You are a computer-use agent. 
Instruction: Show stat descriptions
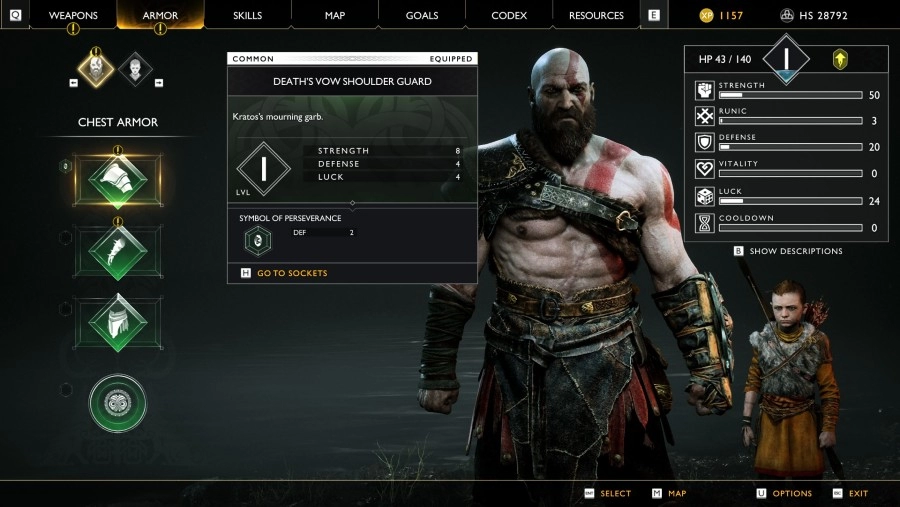click(x=795, y=251)
